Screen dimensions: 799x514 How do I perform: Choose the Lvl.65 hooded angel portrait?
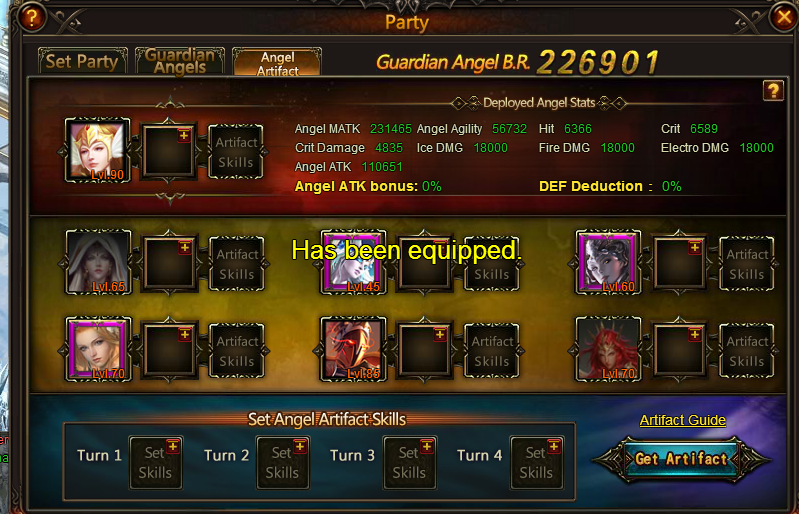click(98, 263)
